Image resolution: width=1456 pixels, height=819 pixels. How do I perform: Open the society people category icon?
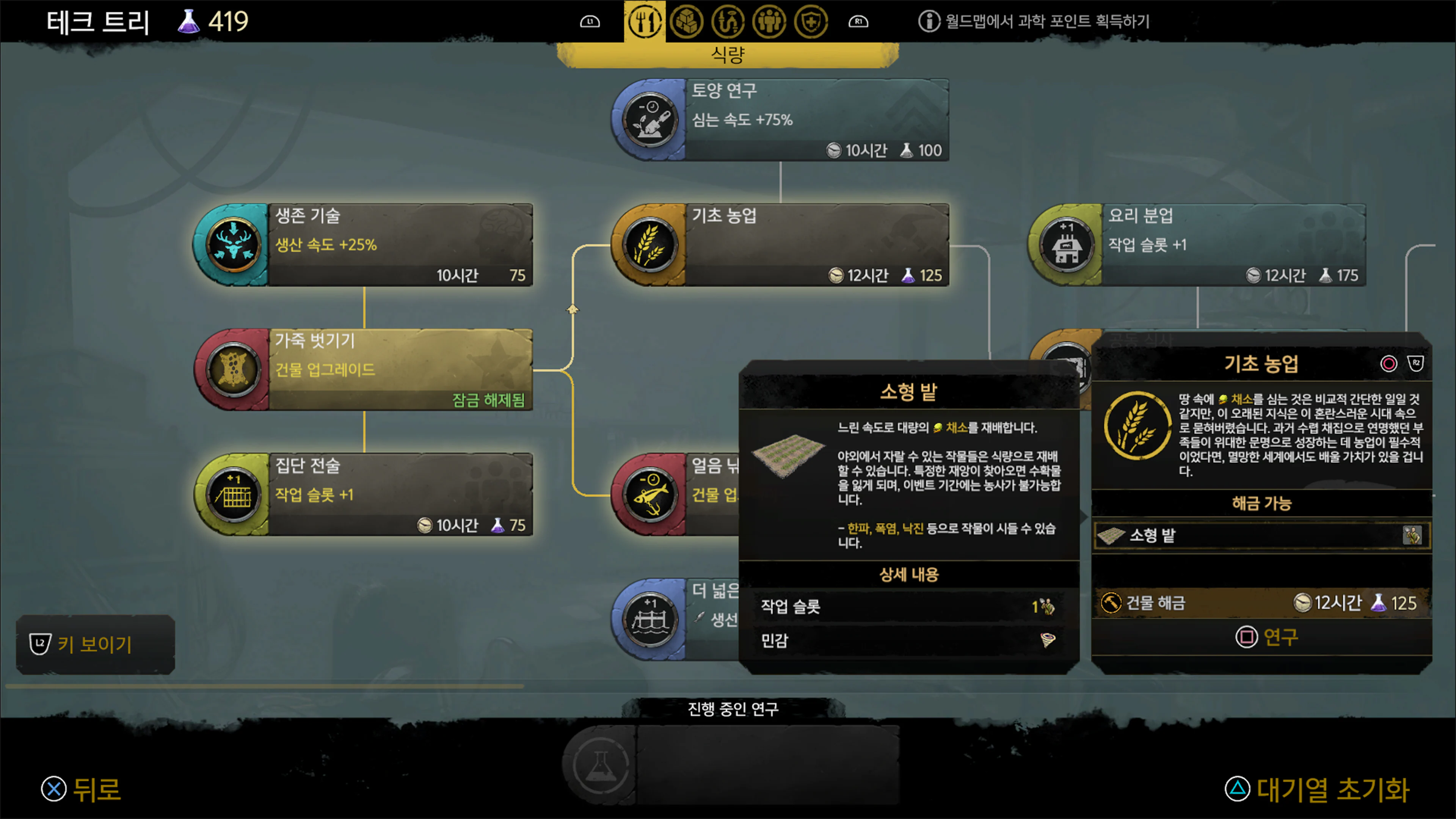pos(769,22)
